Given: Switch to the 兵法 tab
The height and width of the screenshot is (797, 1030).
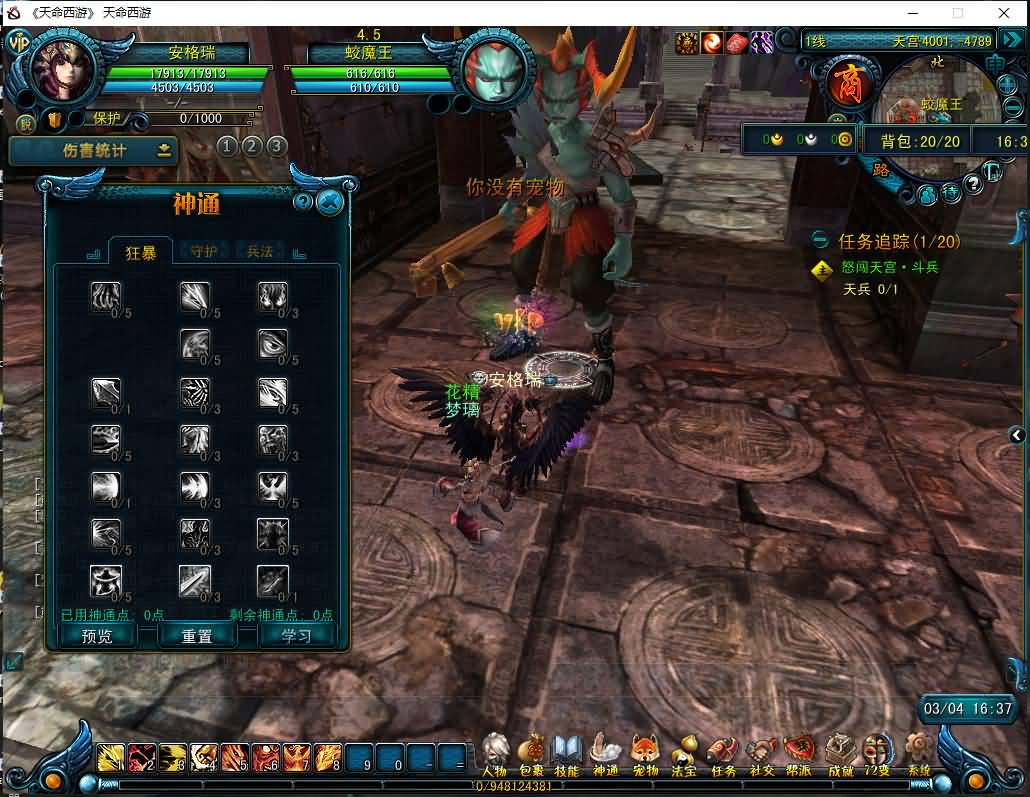Looking at the screenshot, I should (260, 252).
